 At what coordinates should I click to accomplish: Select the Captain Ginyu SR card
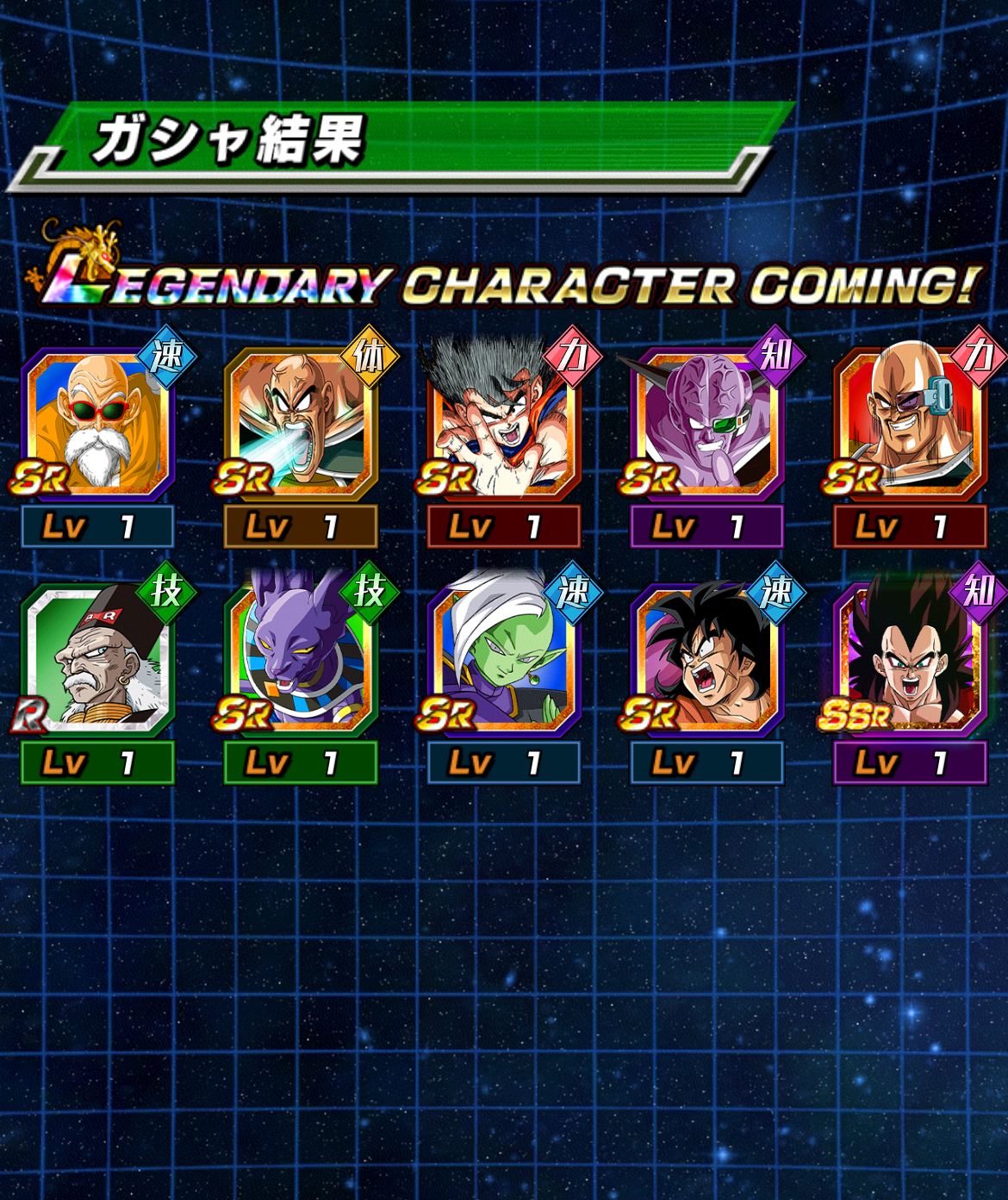pos(707,424)
